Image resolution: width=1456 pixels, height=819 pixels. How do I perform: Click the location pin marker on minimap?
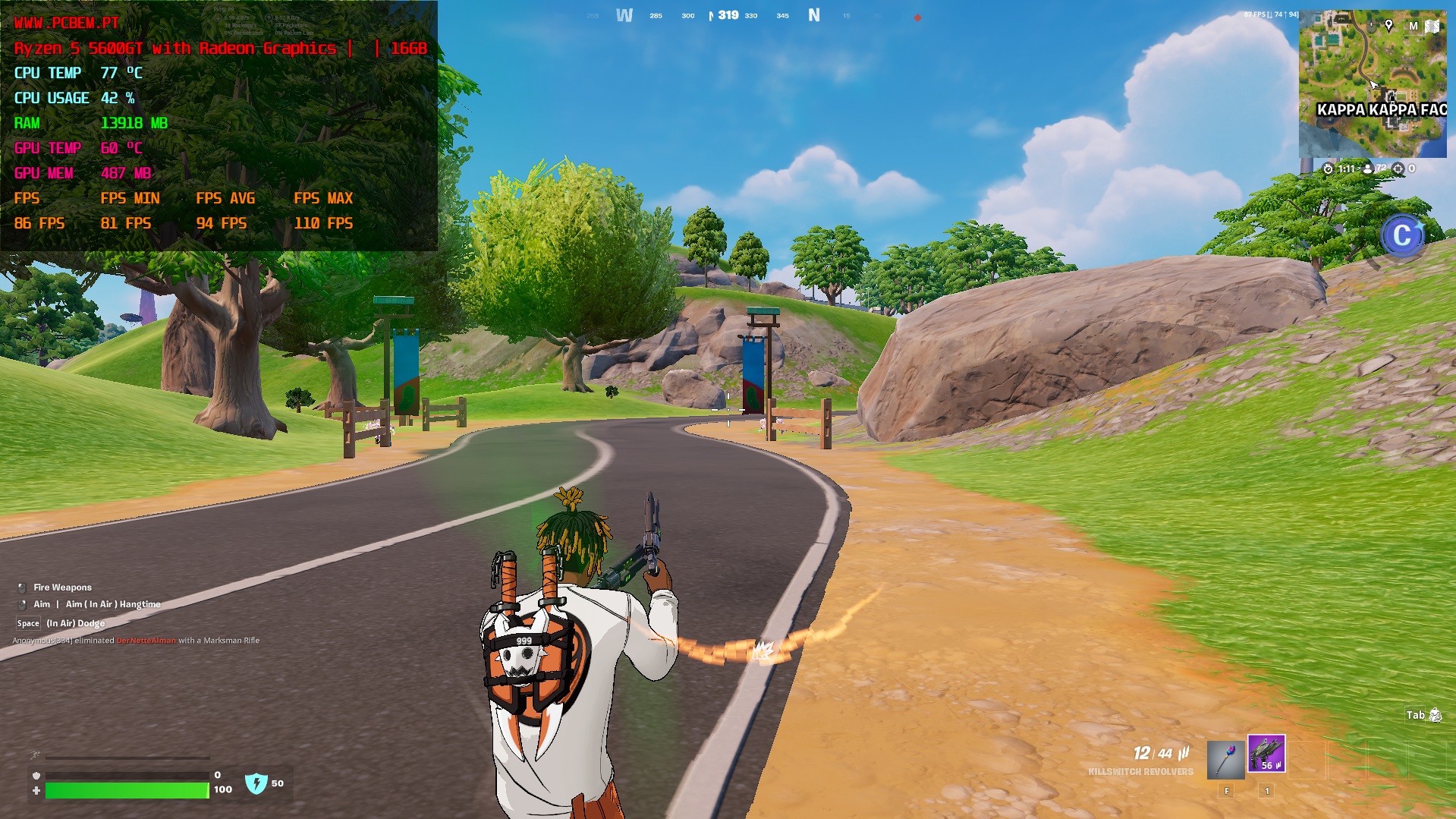[x=1388, y=25]
